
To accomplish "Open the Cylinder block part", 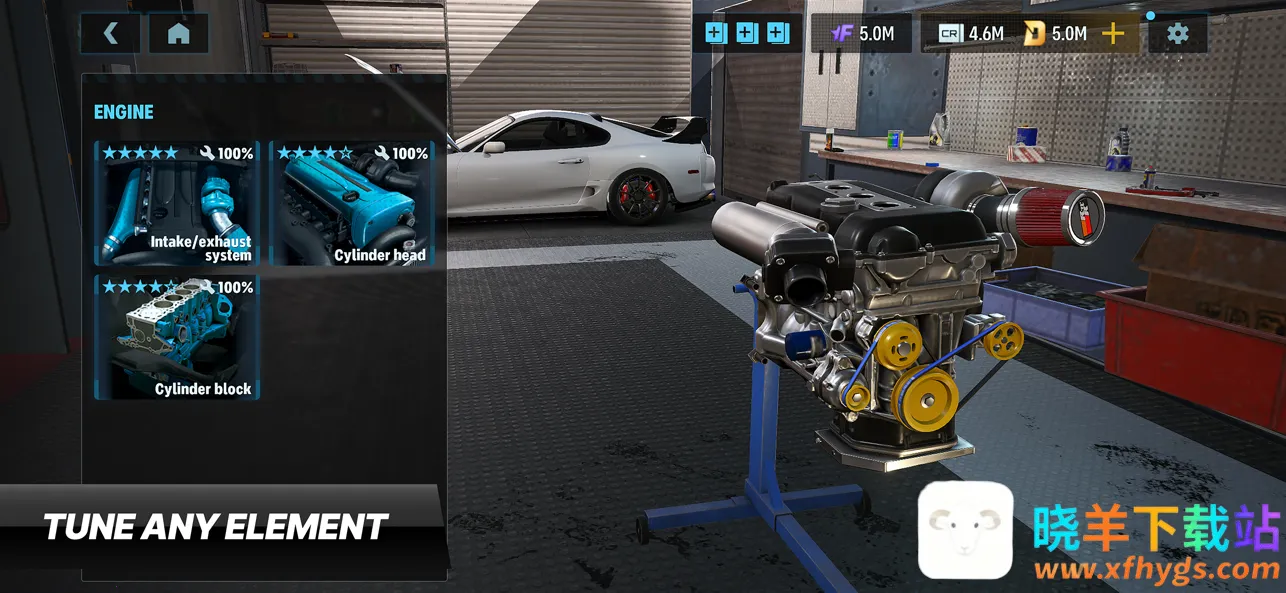I will (177, 338).
